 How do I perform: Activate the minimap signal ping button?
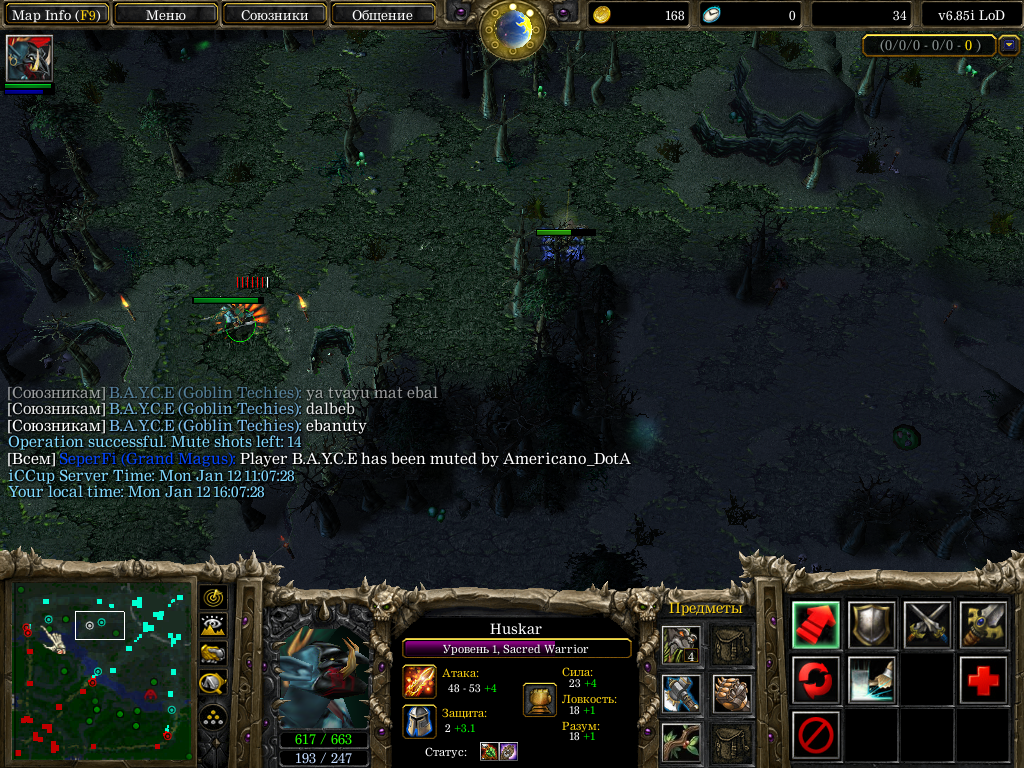point(213,597)
